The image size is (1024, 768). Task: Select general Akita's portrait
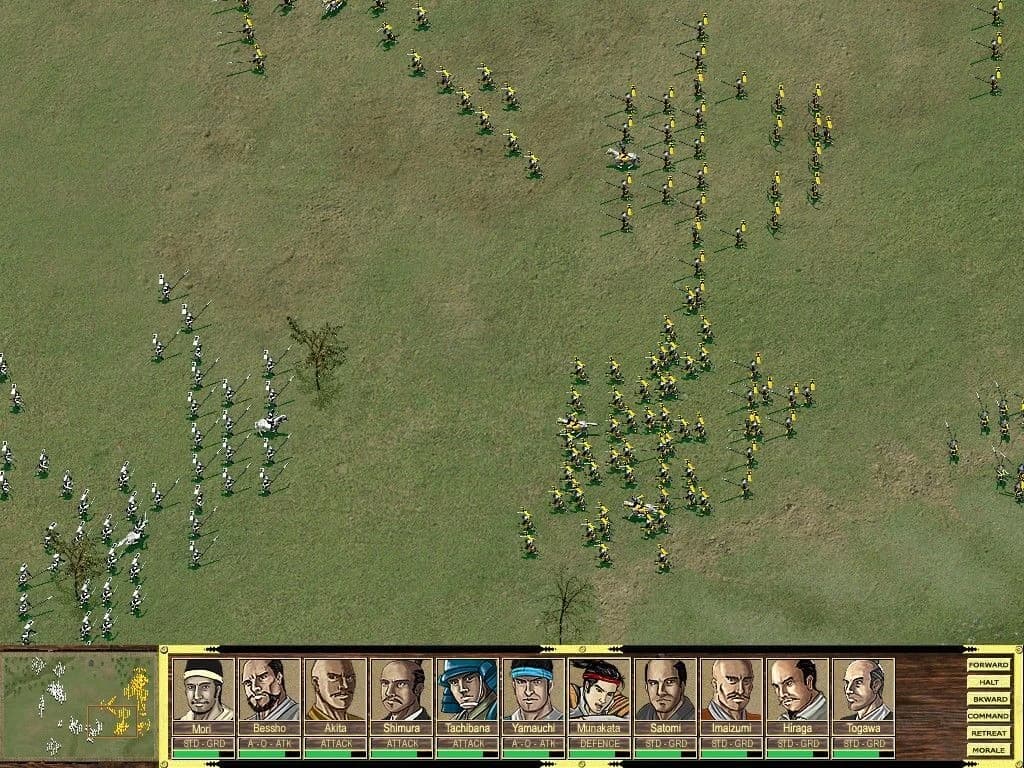tap(335, 689)
